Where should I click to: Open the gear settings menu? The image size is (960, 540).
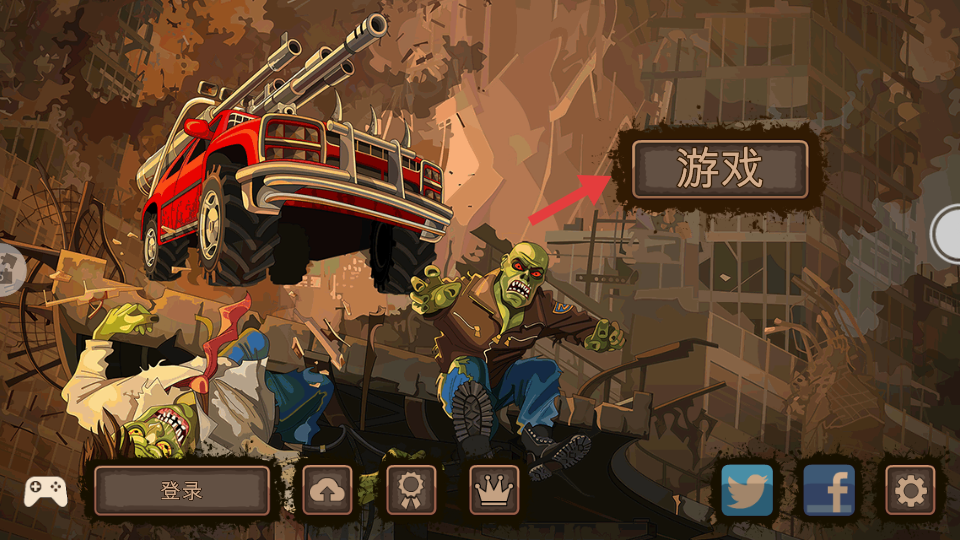[910, 490]
